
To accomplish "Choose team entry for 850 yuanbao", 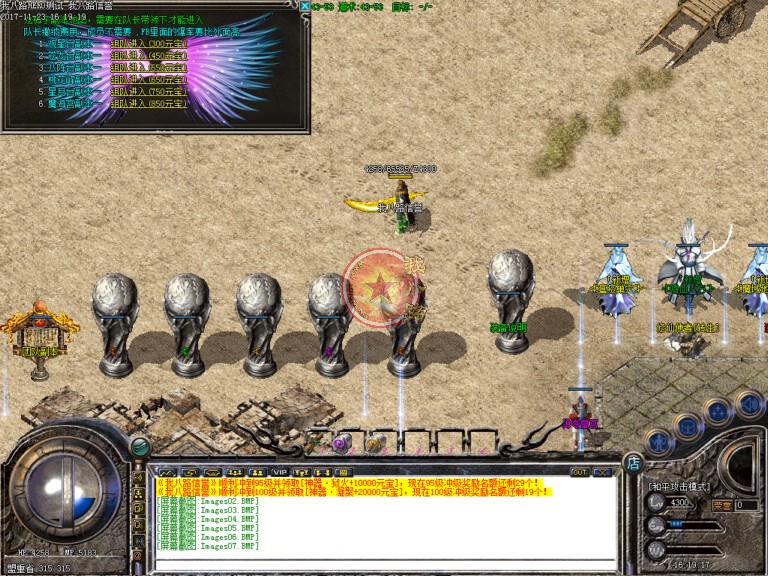I will click(x=147, y=103).
